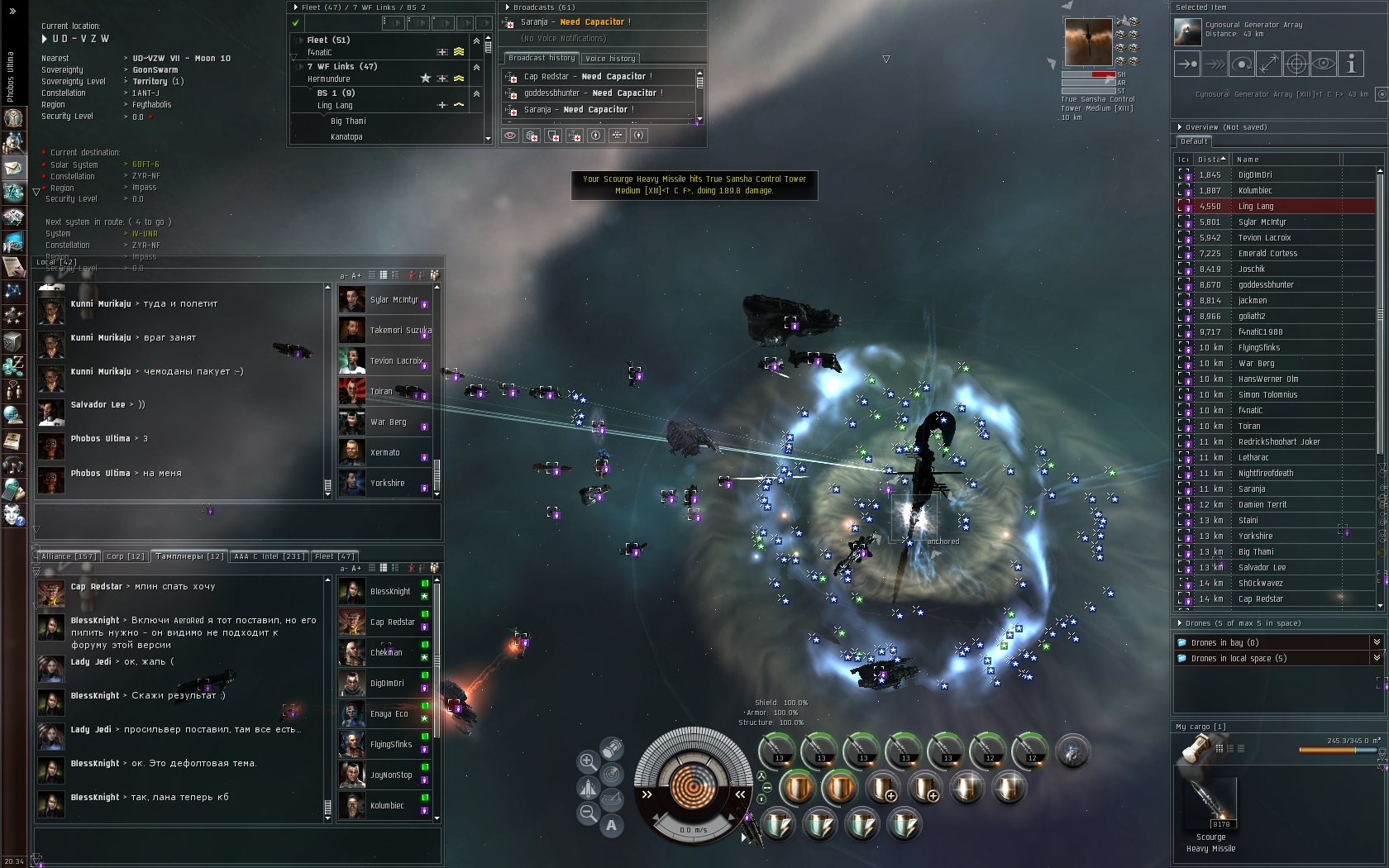Viewport: 1389px width, 868px height.
Task: Orbit the selected item
Action: (x=1242, y=64)
